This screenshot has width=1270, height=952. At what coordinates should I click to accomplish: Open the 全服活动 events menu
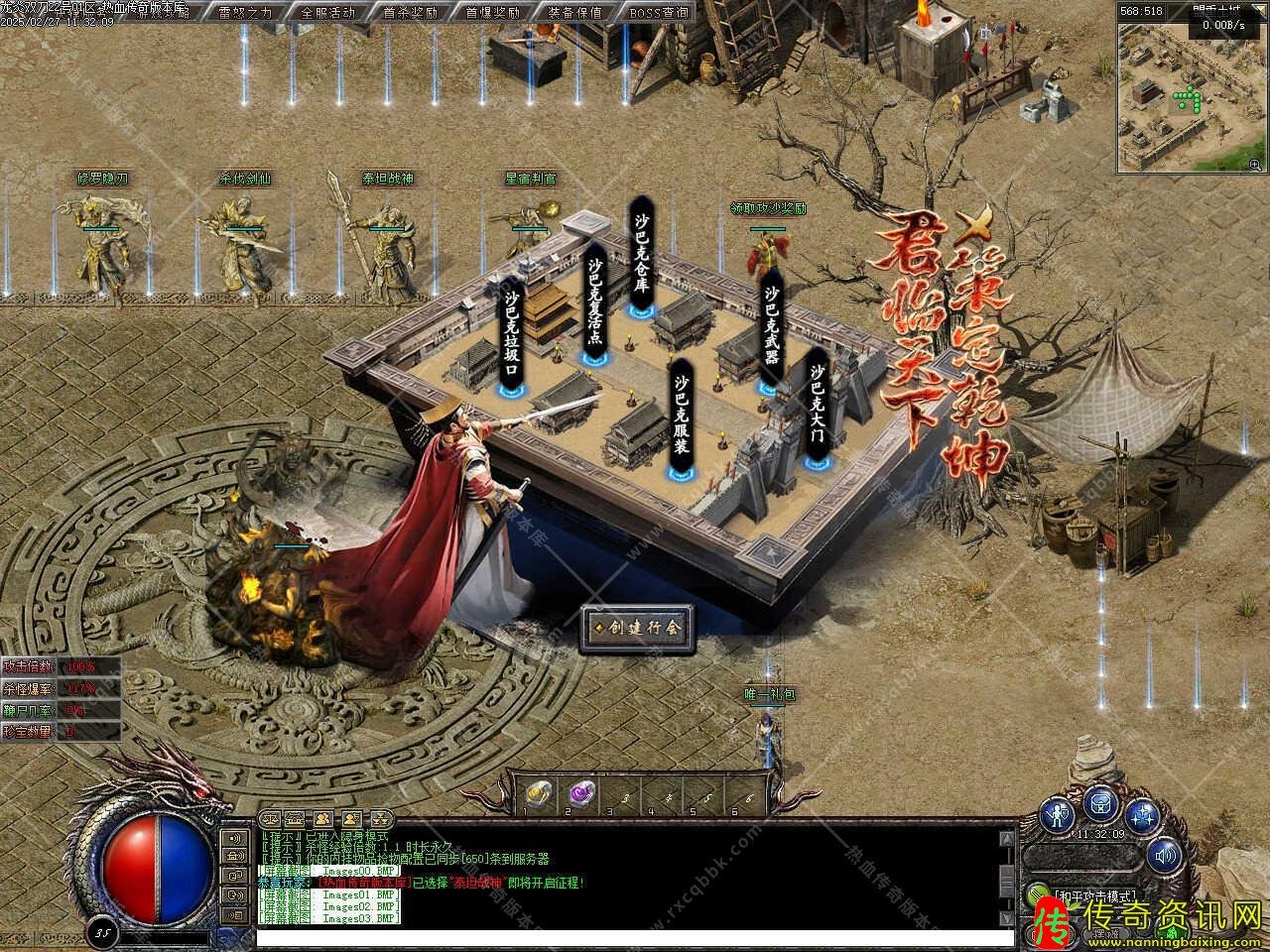327,13
